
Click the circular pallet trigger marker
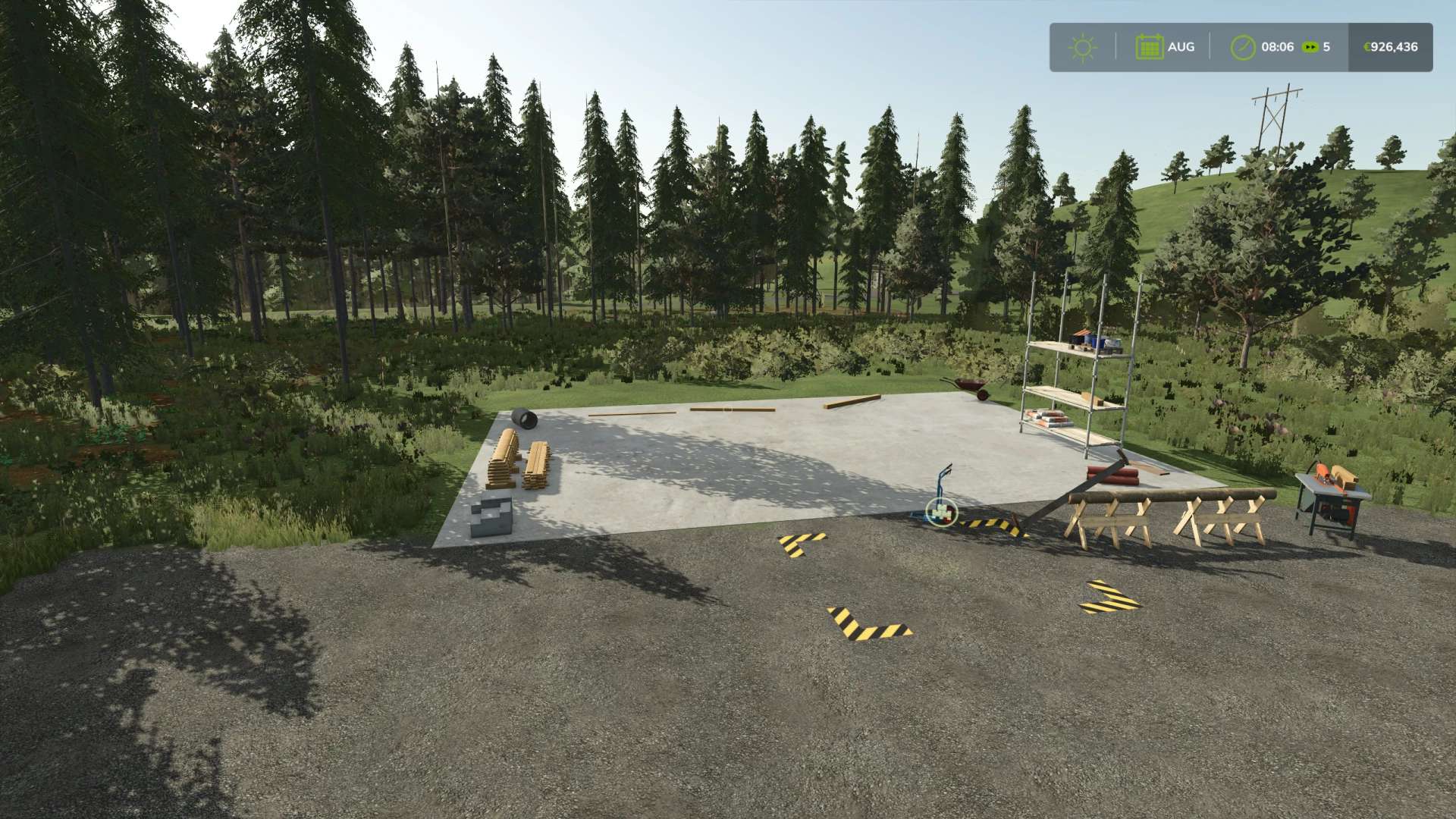tap(943, 513)
